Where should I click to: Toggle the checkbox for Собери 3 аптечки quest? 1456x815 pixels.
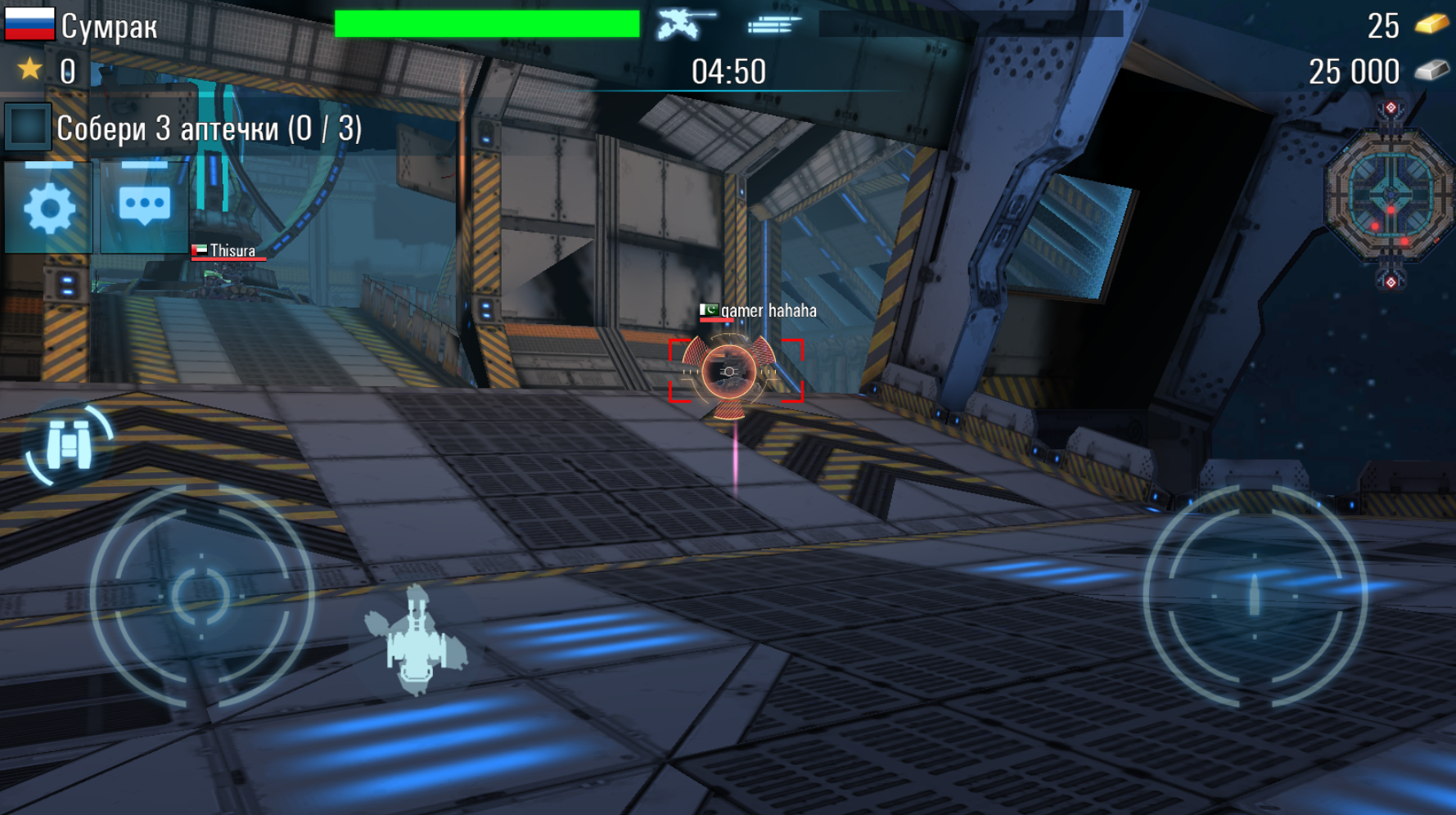[28, 128]
